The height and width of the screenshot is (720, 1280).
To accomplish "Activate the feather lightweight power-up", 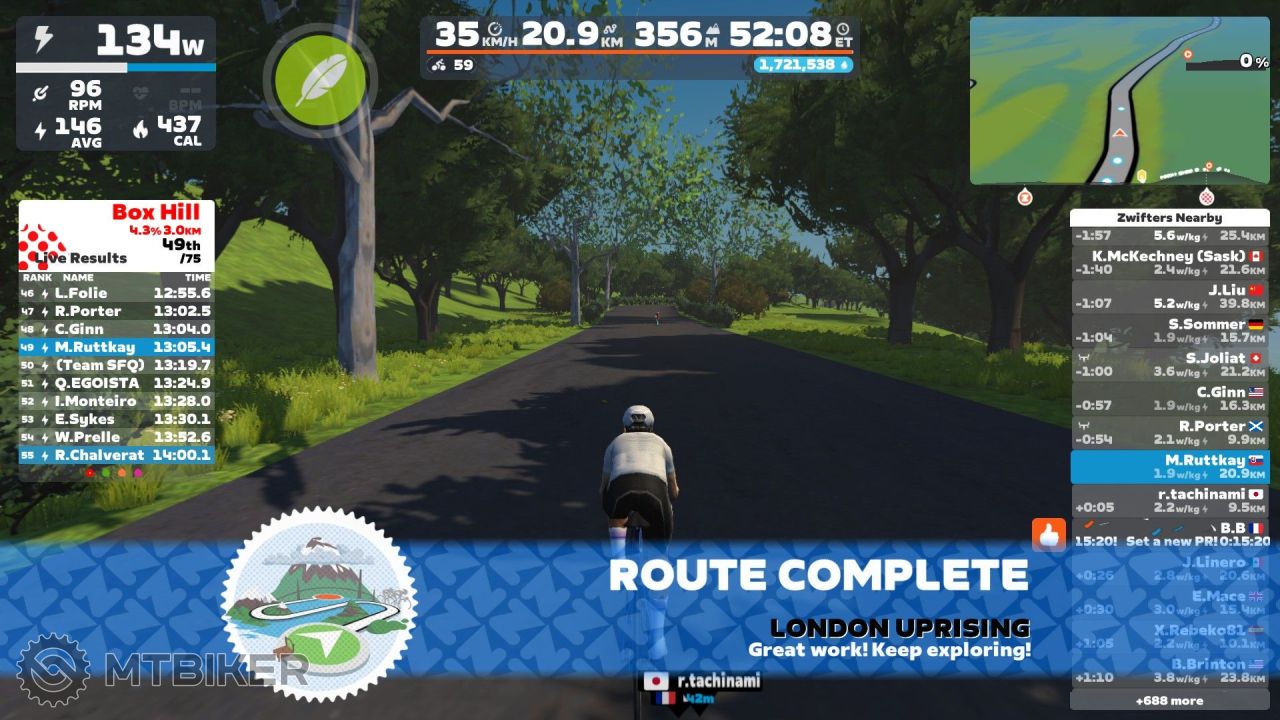I will pyautogui.click(x=320, y=73).
